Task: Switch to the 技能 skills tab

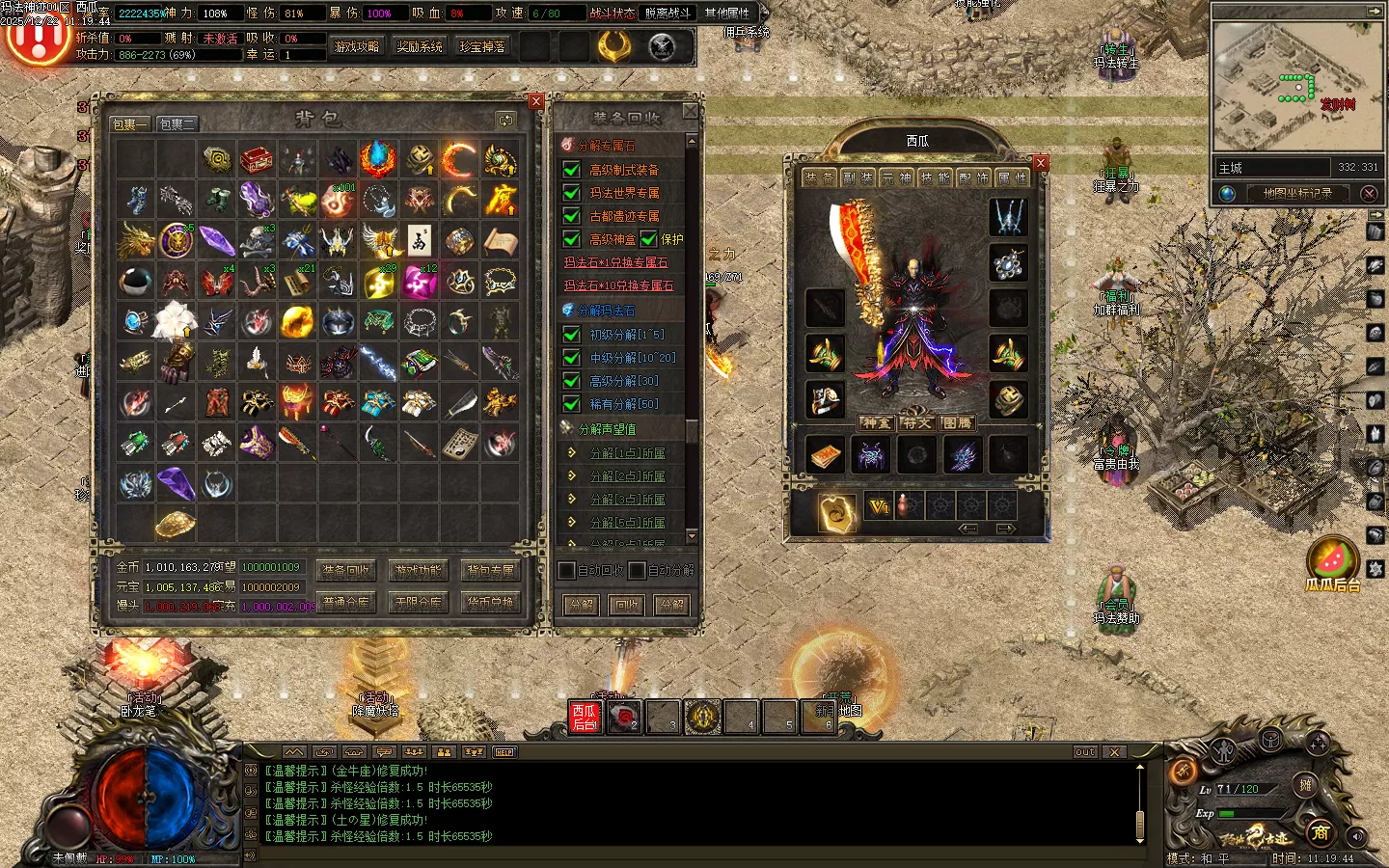Action: point(933,177)
